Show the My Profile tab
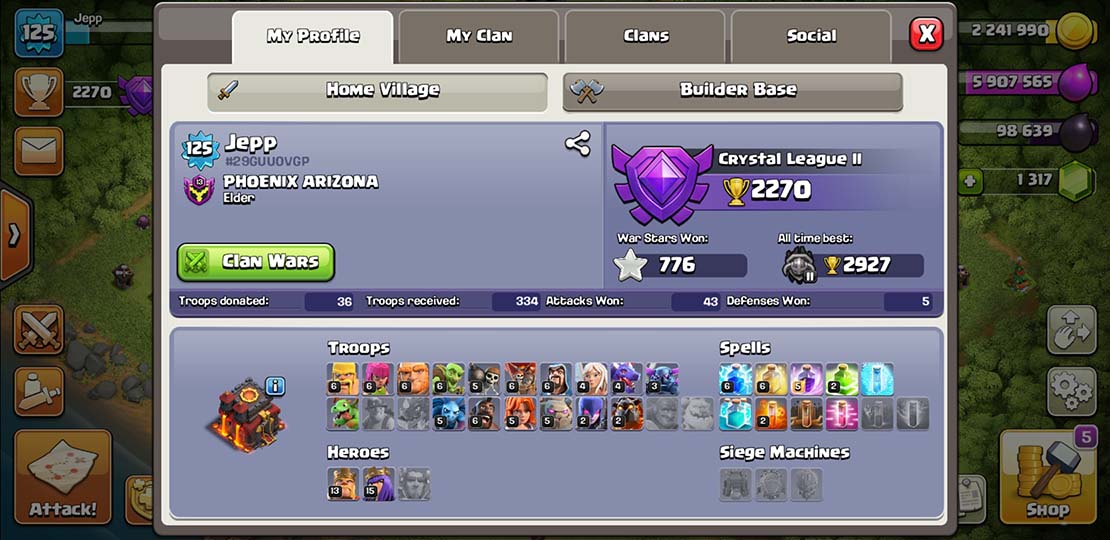The image size is (1110, 540). (312, 36)
